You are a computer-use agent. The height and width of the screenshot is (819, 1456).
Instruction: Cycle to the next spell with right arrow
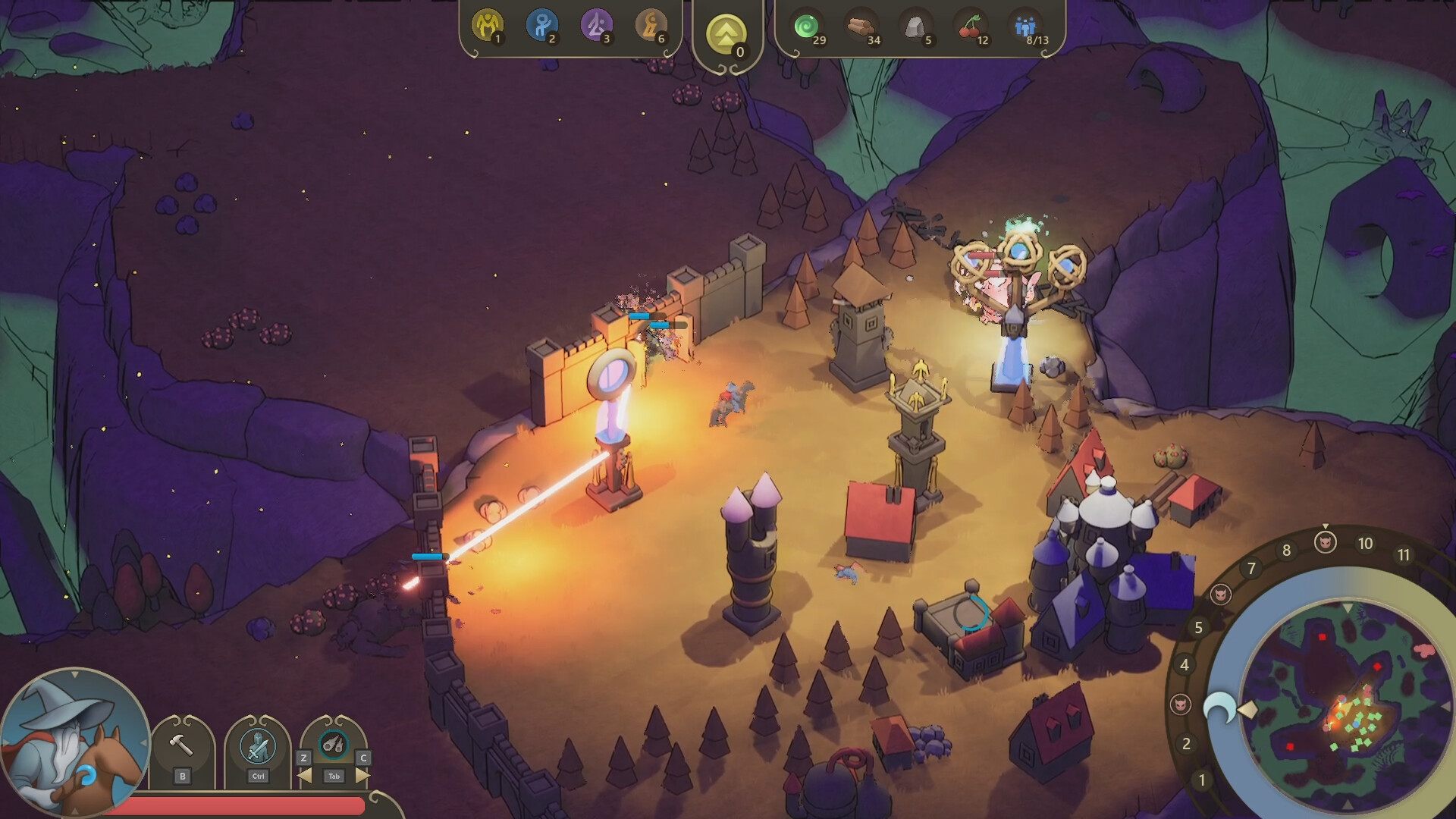tap(362, 776)
